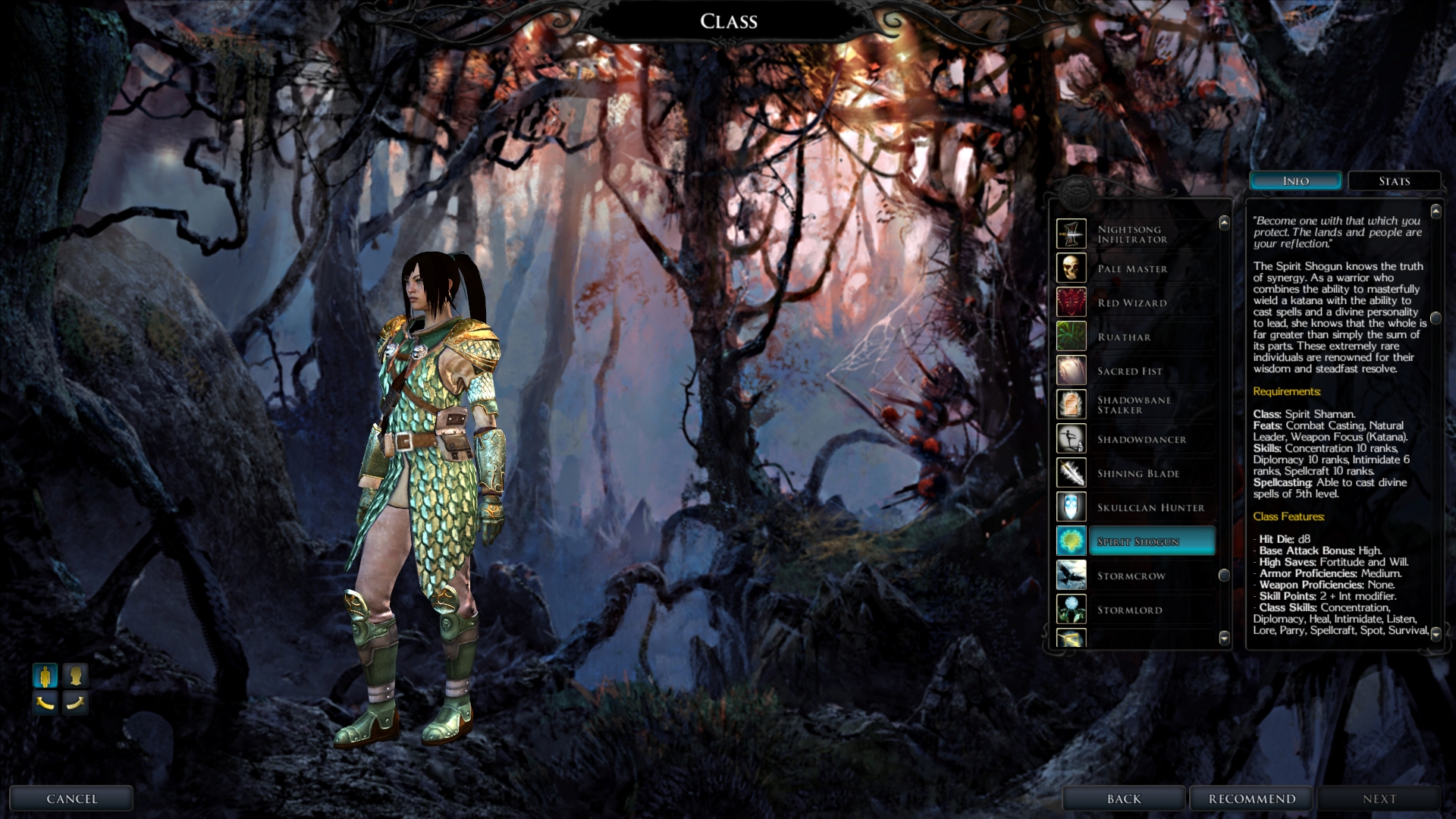Image resolution: width=1456 pixels, height=819 pixels.
Task: Open the Info tab
Action: [x=1295, y=181]
